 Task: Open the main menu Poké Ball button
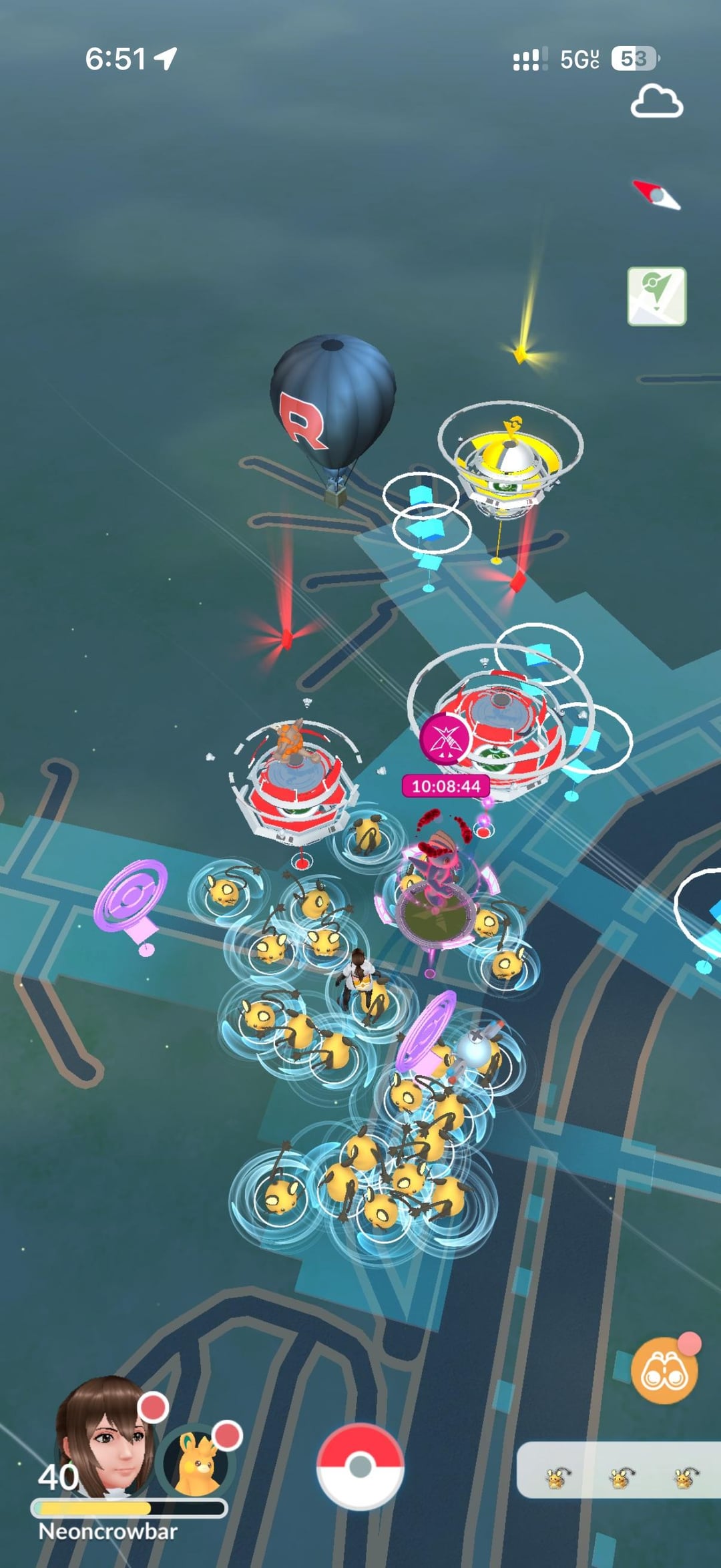tap(360, 1466)
